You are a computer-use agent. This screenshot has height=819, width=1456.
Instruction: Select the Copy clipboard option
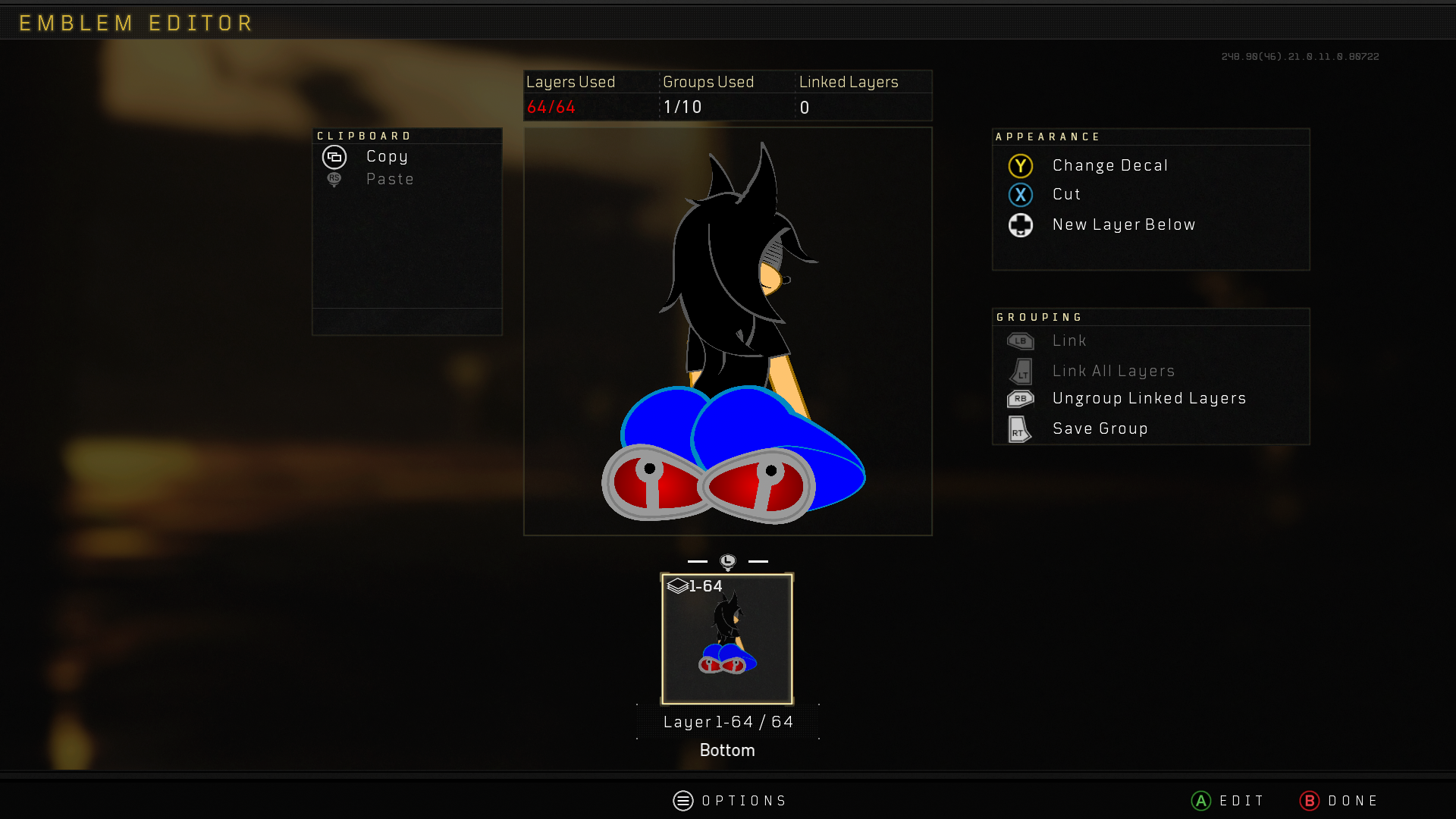click(x=386, y=157)
